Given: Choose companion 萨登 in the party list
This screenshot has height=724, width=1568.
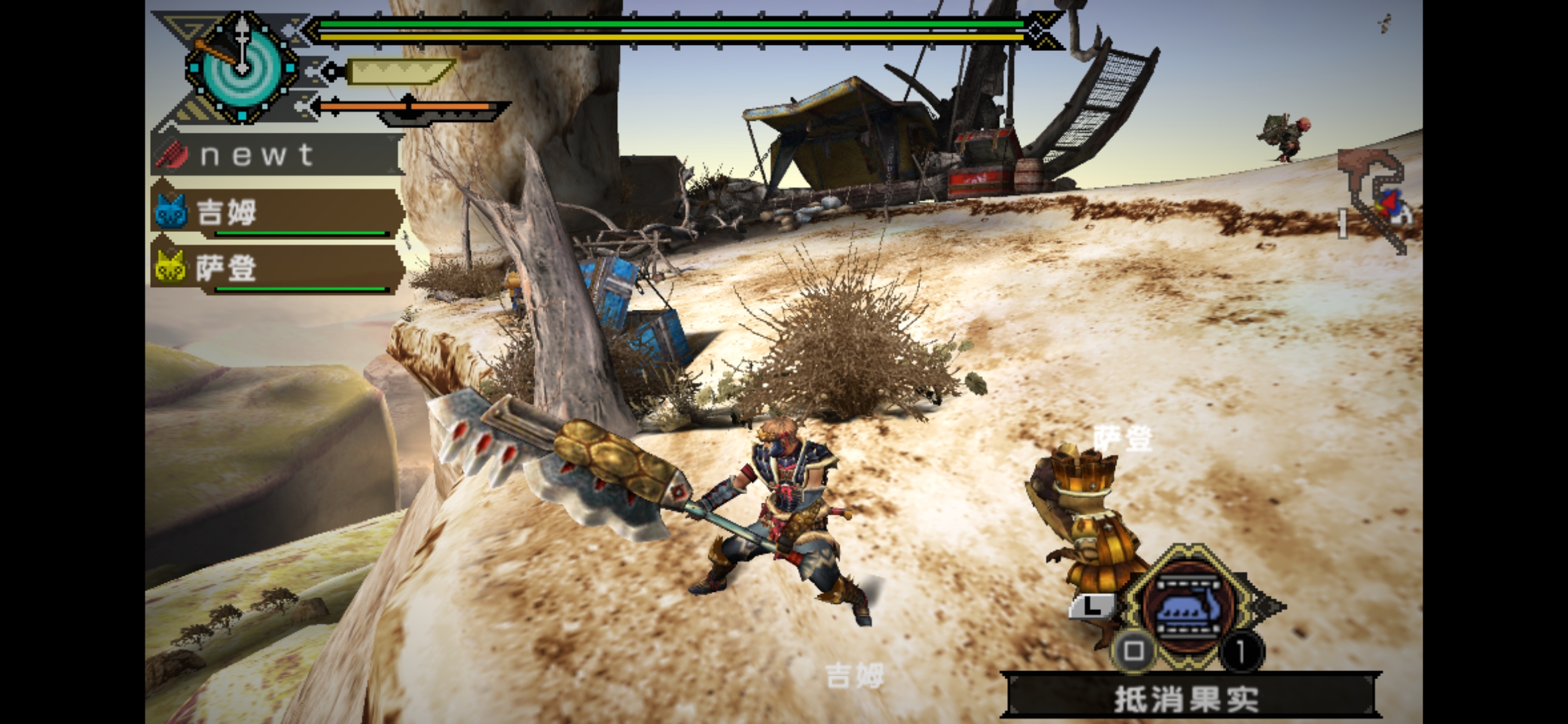Looking at the screenshot, I should [x=276, y=269].
